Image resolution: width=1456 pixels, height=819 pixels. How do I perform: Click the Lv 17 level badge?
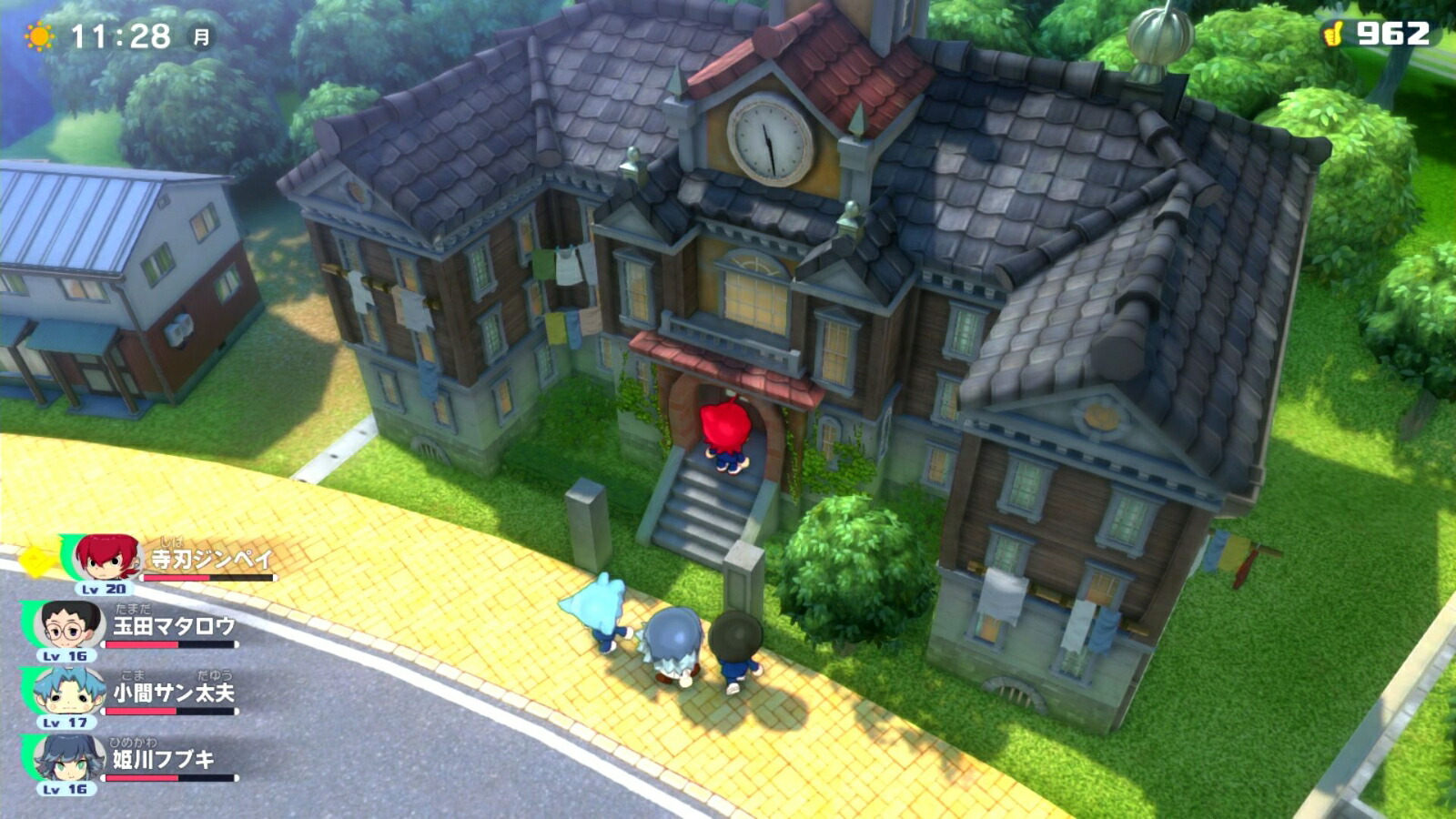tap(66, 723)
